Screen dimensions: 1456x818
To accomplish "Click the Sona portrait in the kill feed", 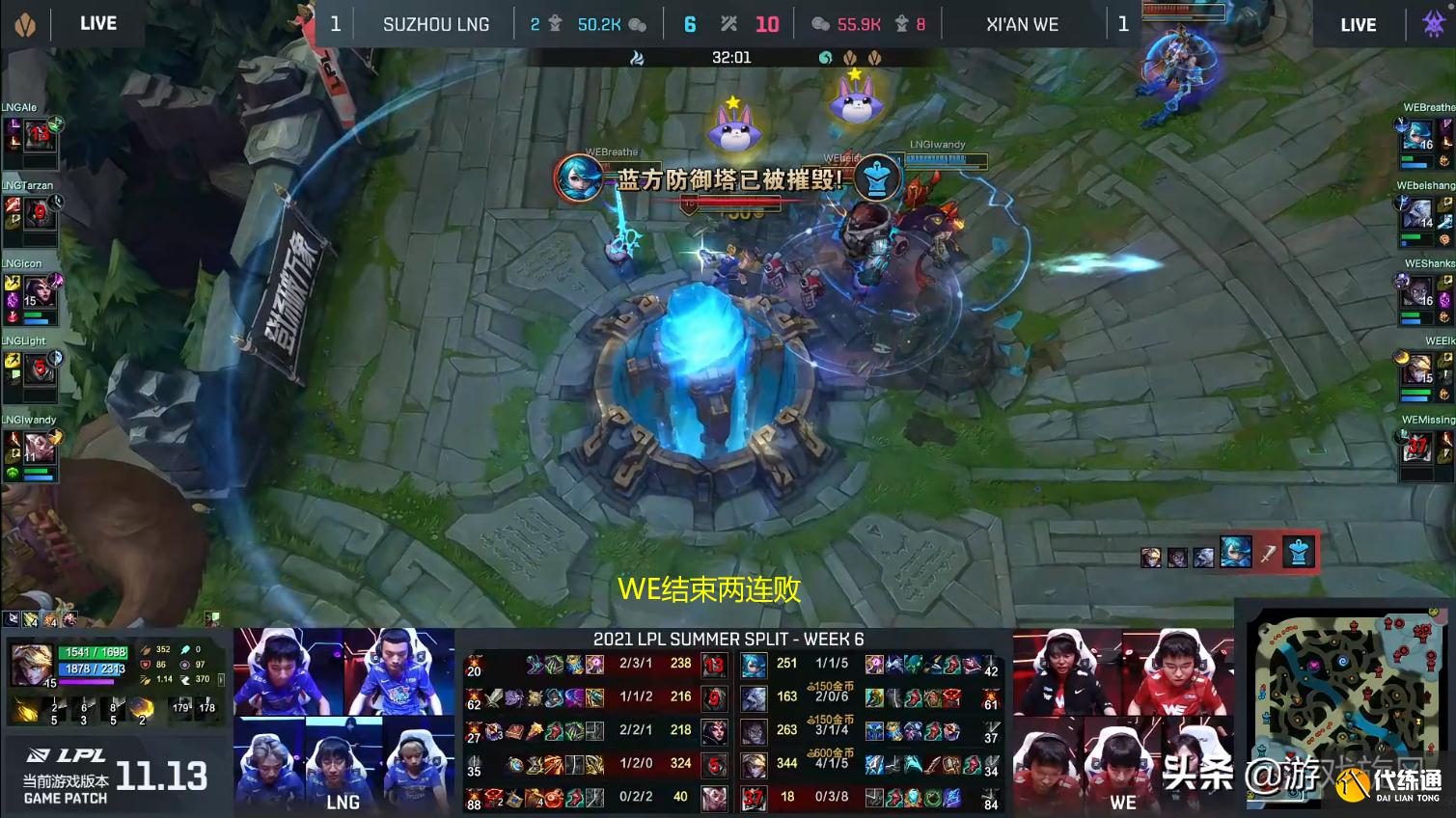I will (1235, 552).
